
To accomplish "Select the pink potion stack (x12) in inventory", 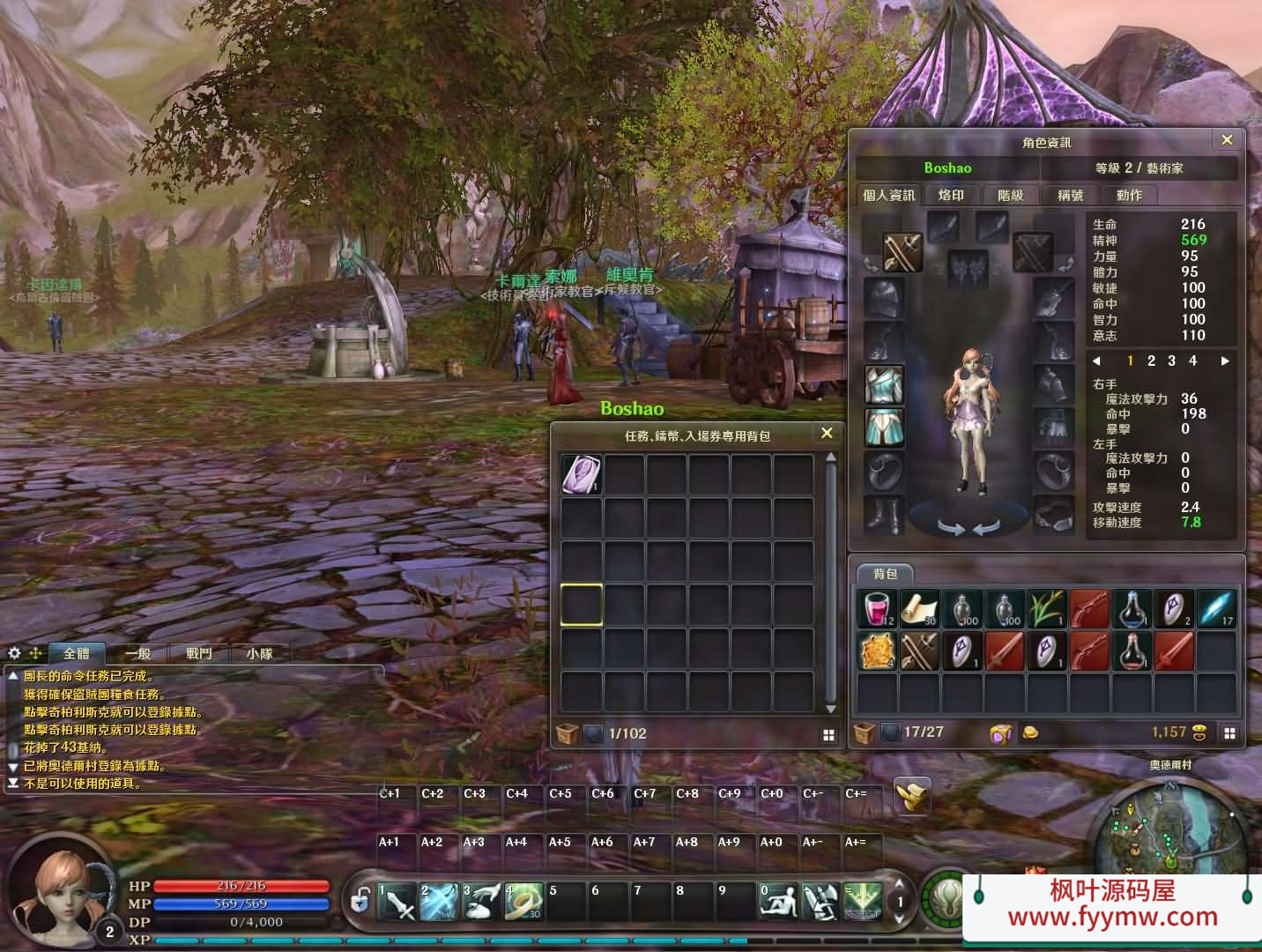I will [876, 608].
